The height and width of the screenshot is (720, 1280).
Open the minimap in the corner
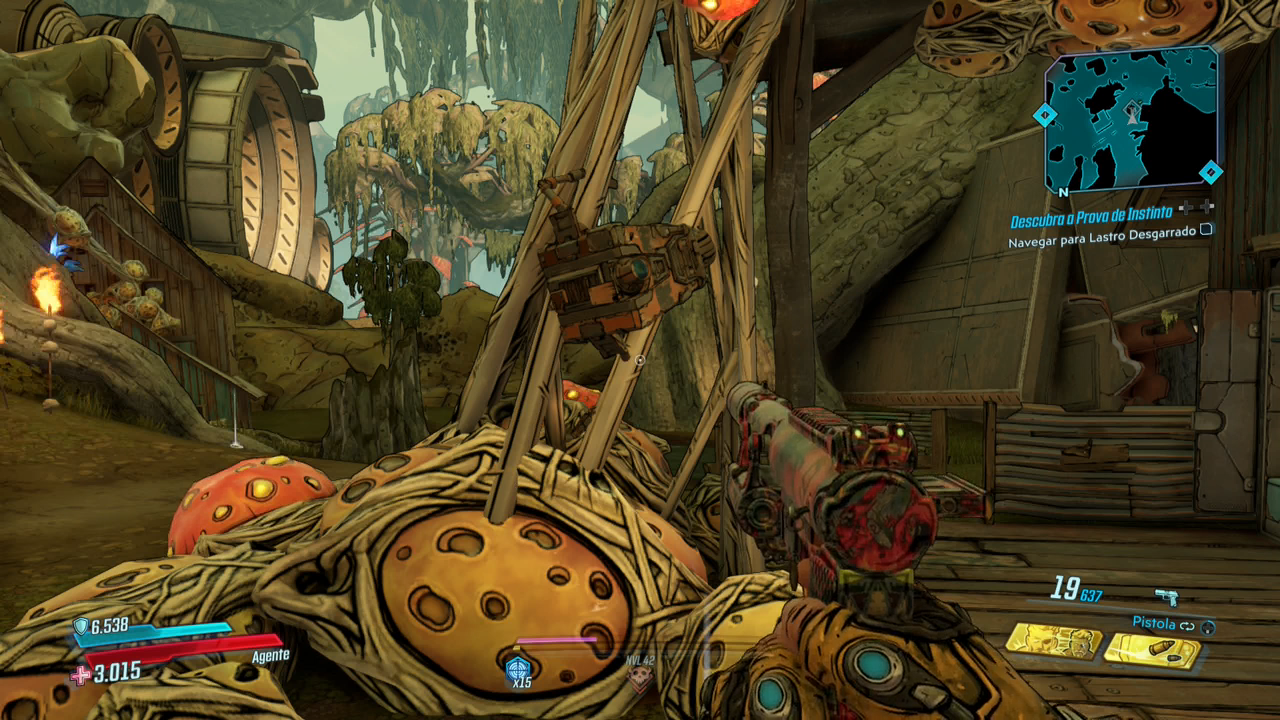[1131, 121]
